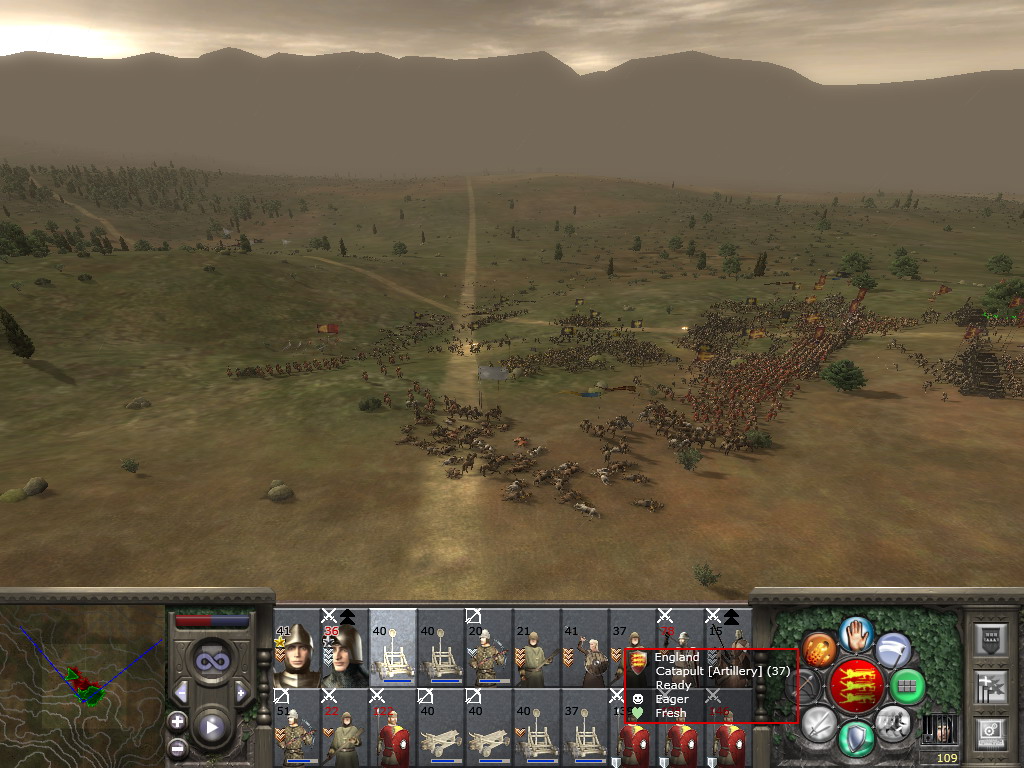The width and height of the screenshot is (1024, 768).
Task: Toggle the flaming ammunition button
Action: 819,650
